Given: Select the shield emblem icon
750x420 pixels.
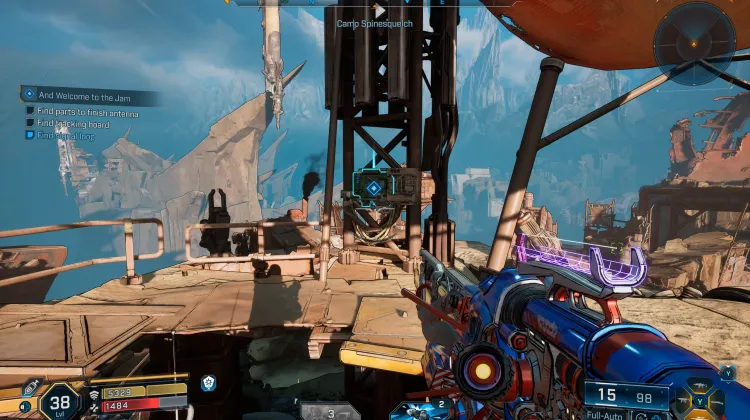Looking at the screenshot, I should pyautogui.click(x=208, y=383).
